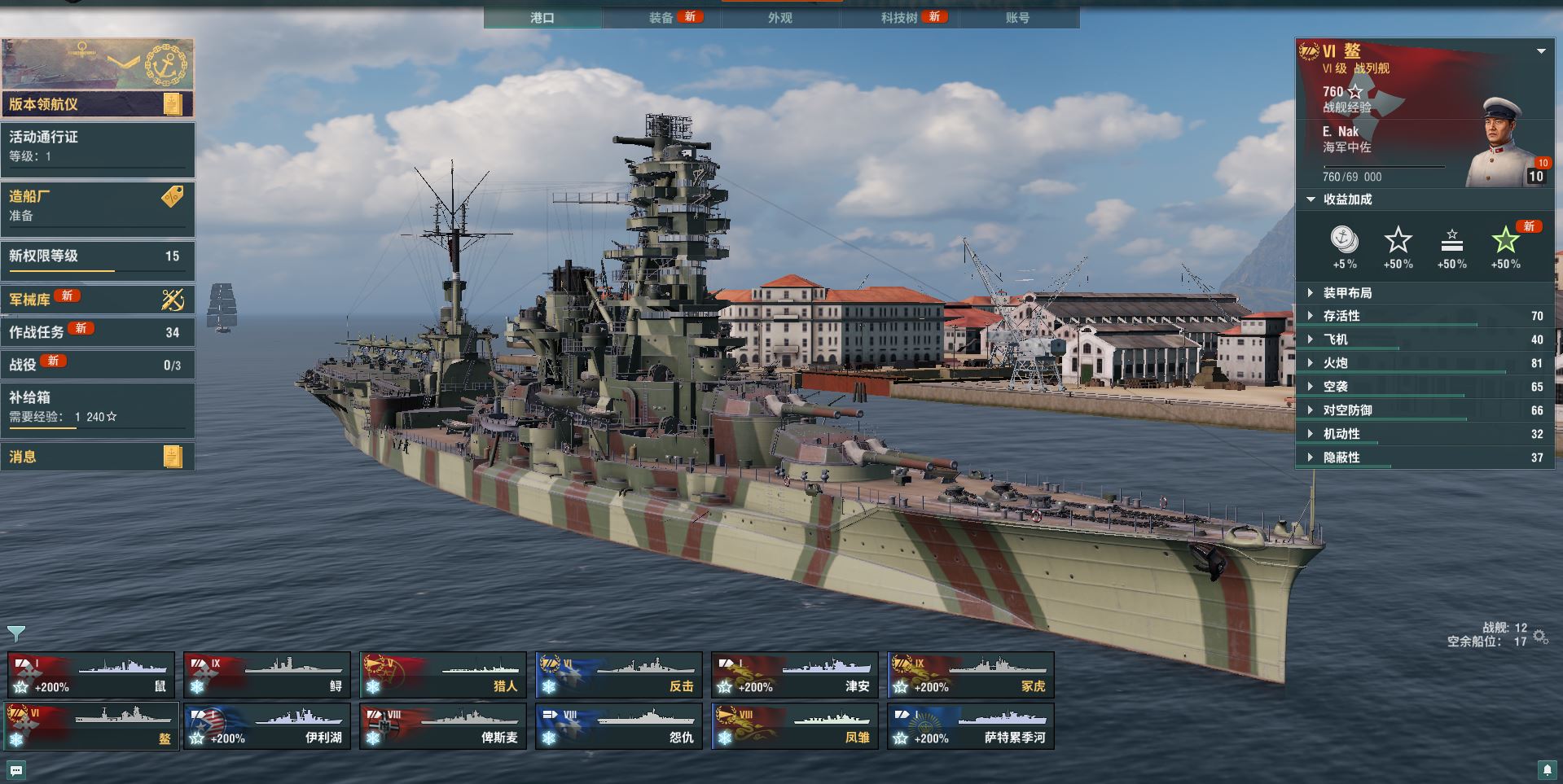View 作战任务 list
This screenshot has height=784, width=1563.
98,332
